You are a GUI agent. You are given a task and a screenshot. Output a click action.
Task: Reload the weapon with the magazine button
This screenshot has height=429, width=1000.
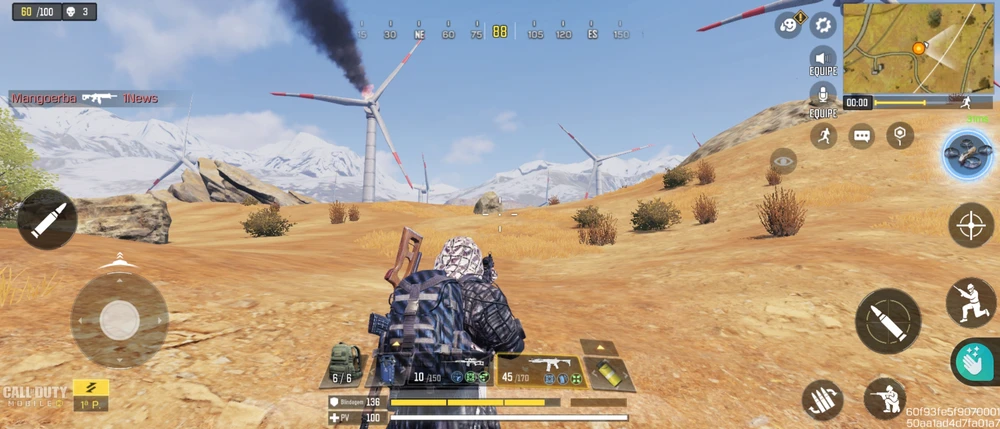coord(822,400)
